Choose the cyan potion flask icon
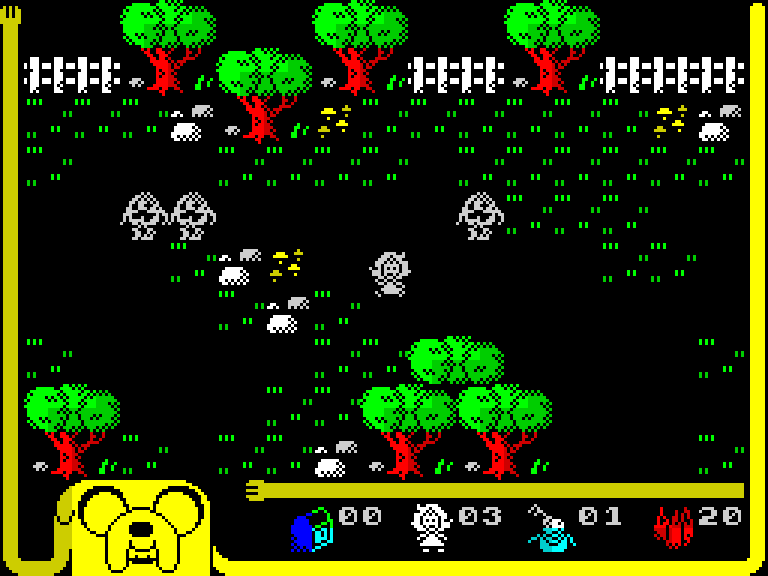 [551, 528]
